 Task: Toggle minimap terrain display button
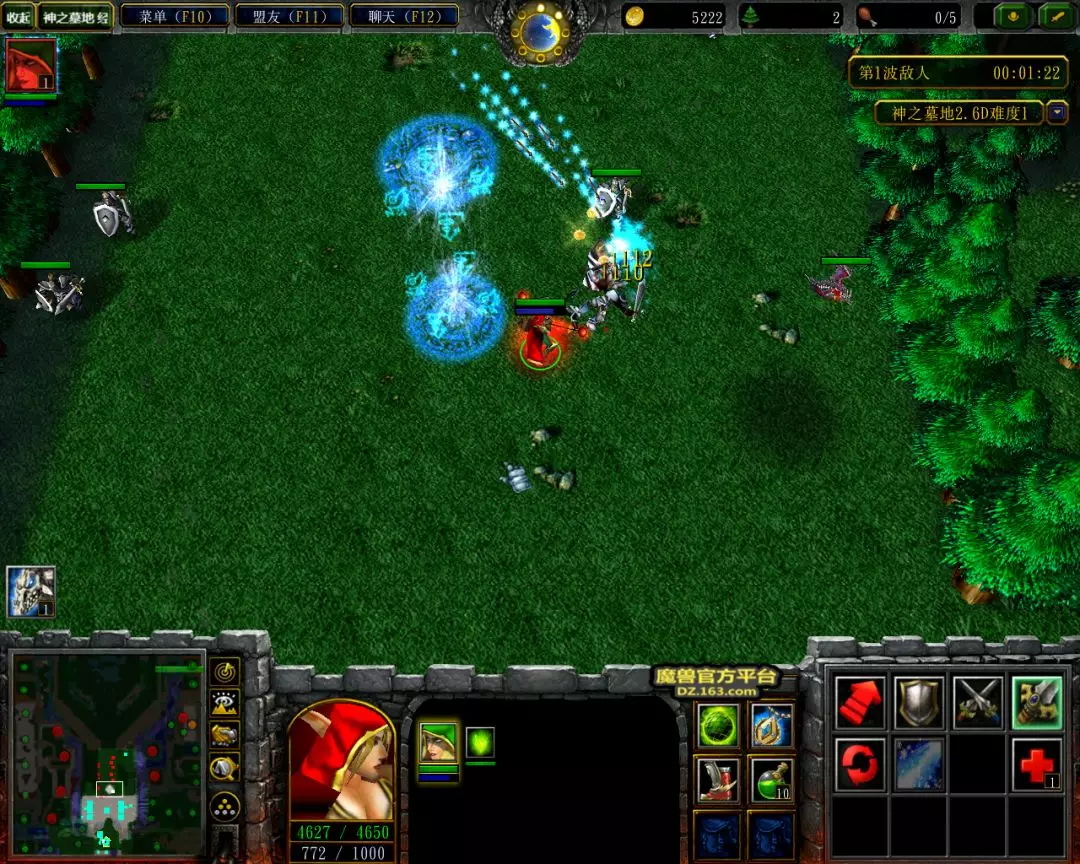tap(226, 702)
